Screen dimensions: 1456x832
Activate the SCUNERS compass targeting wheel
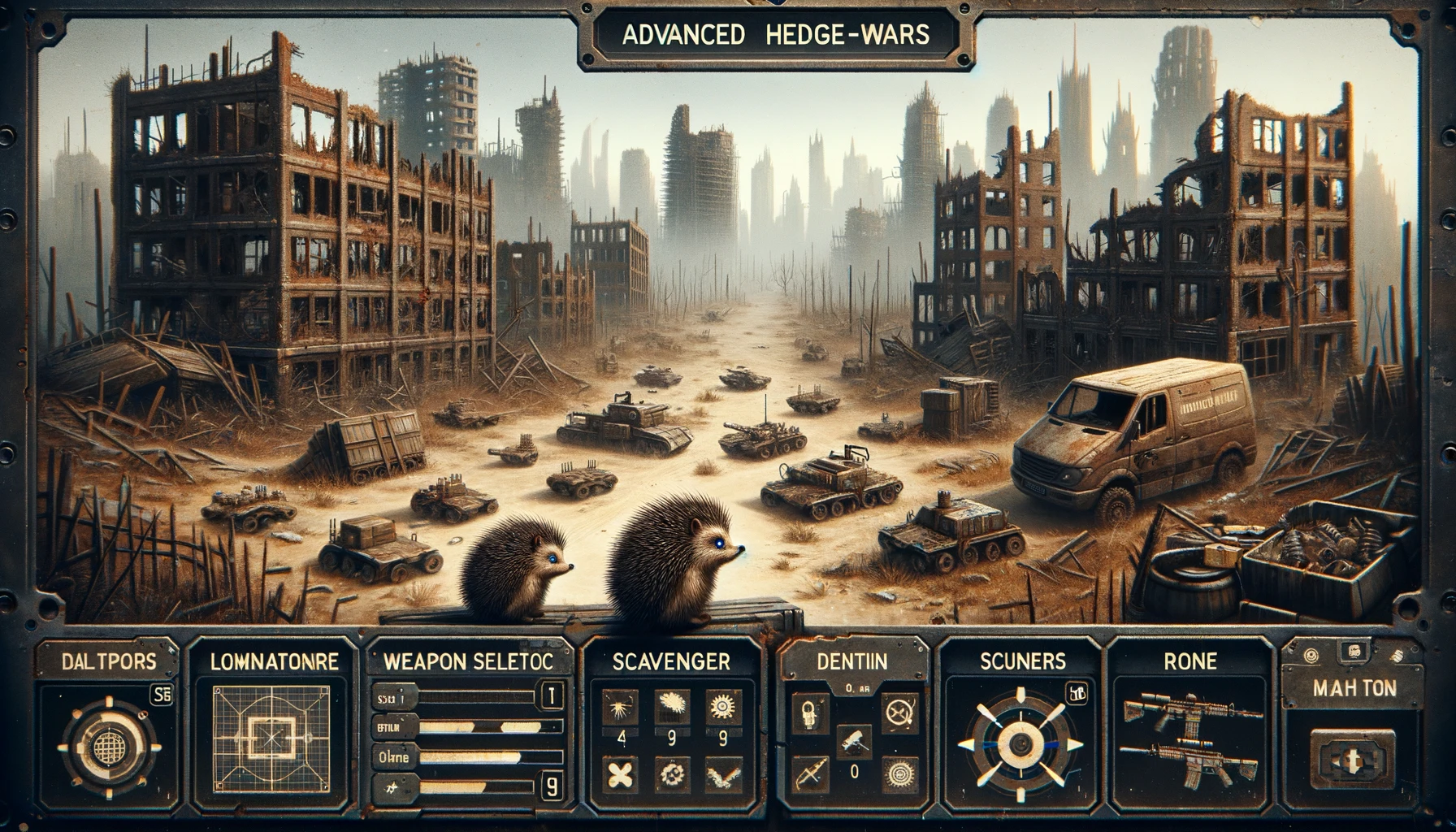pos(1018,743)
